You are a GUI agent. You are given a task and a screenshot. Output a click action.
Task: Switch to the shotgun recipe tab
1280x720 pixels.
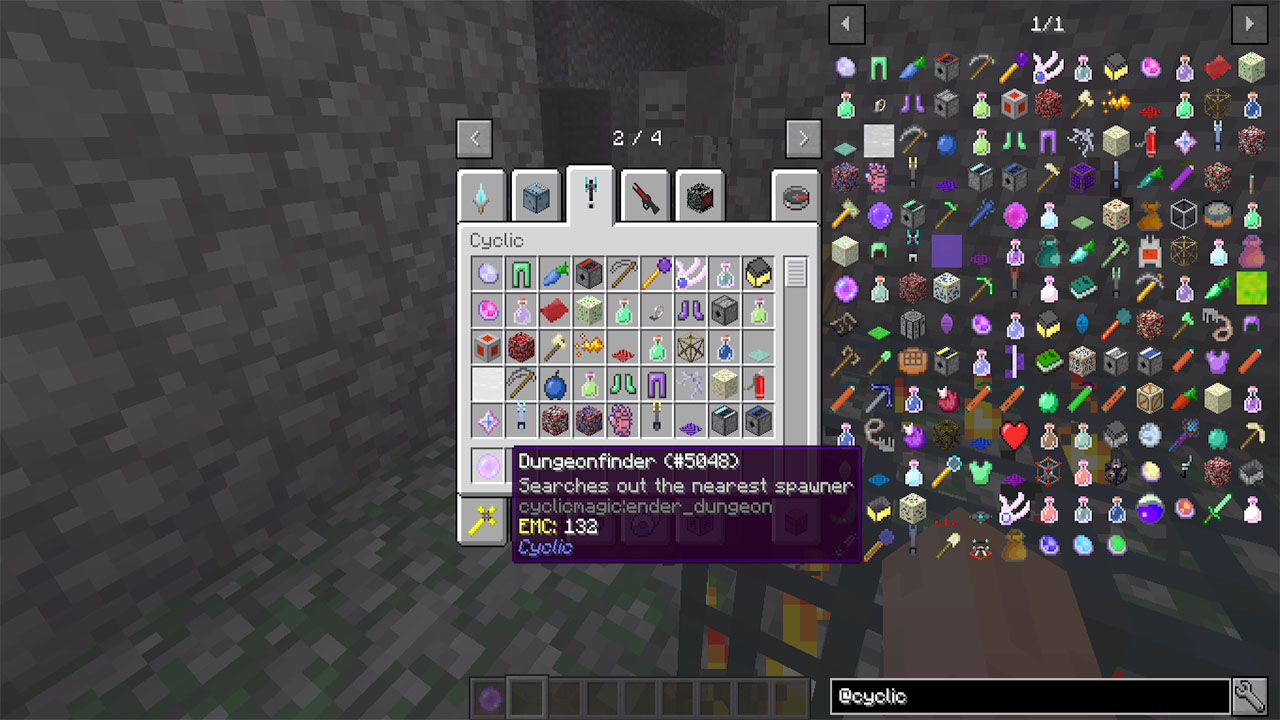tap(645, 195)
